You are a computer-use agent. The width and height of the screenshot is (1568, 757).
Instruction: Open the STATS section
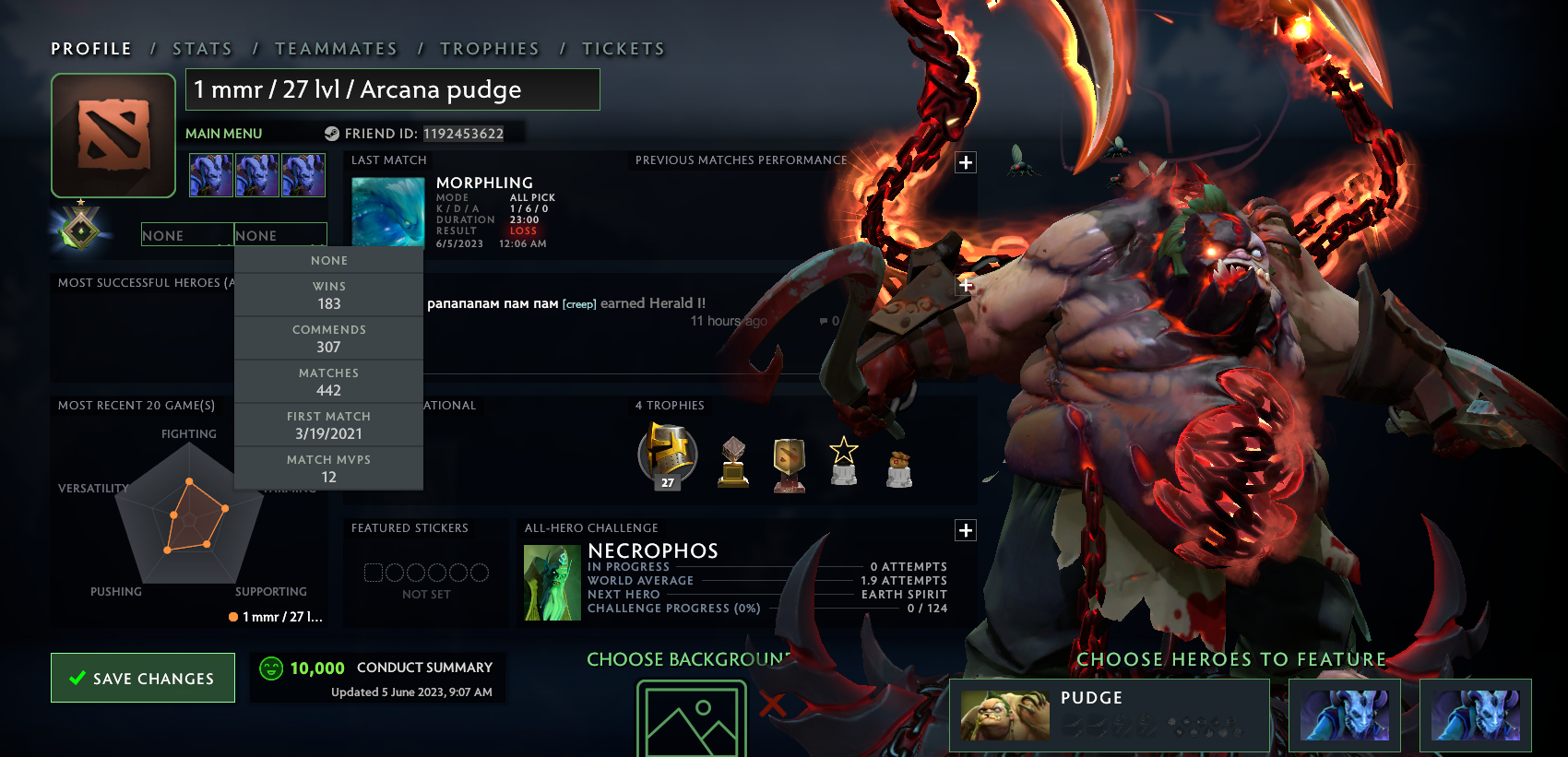(x=202, y=48)
